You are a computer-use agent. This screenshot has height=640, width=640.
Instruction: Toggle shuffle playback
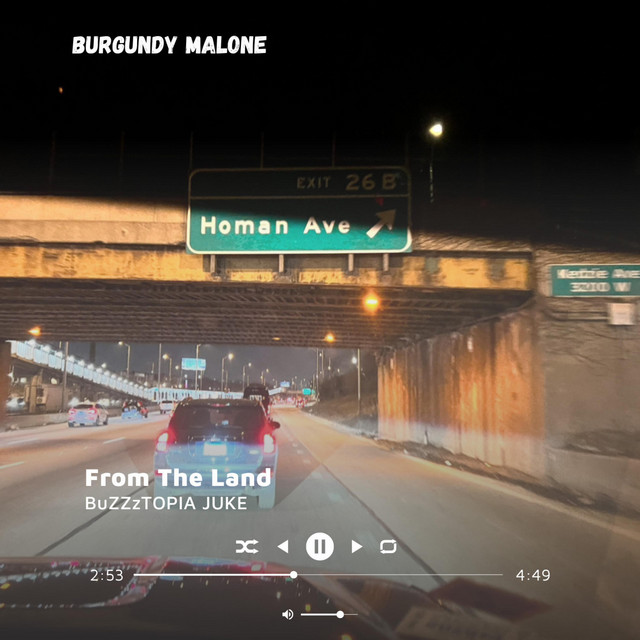(x=247, y=546)
